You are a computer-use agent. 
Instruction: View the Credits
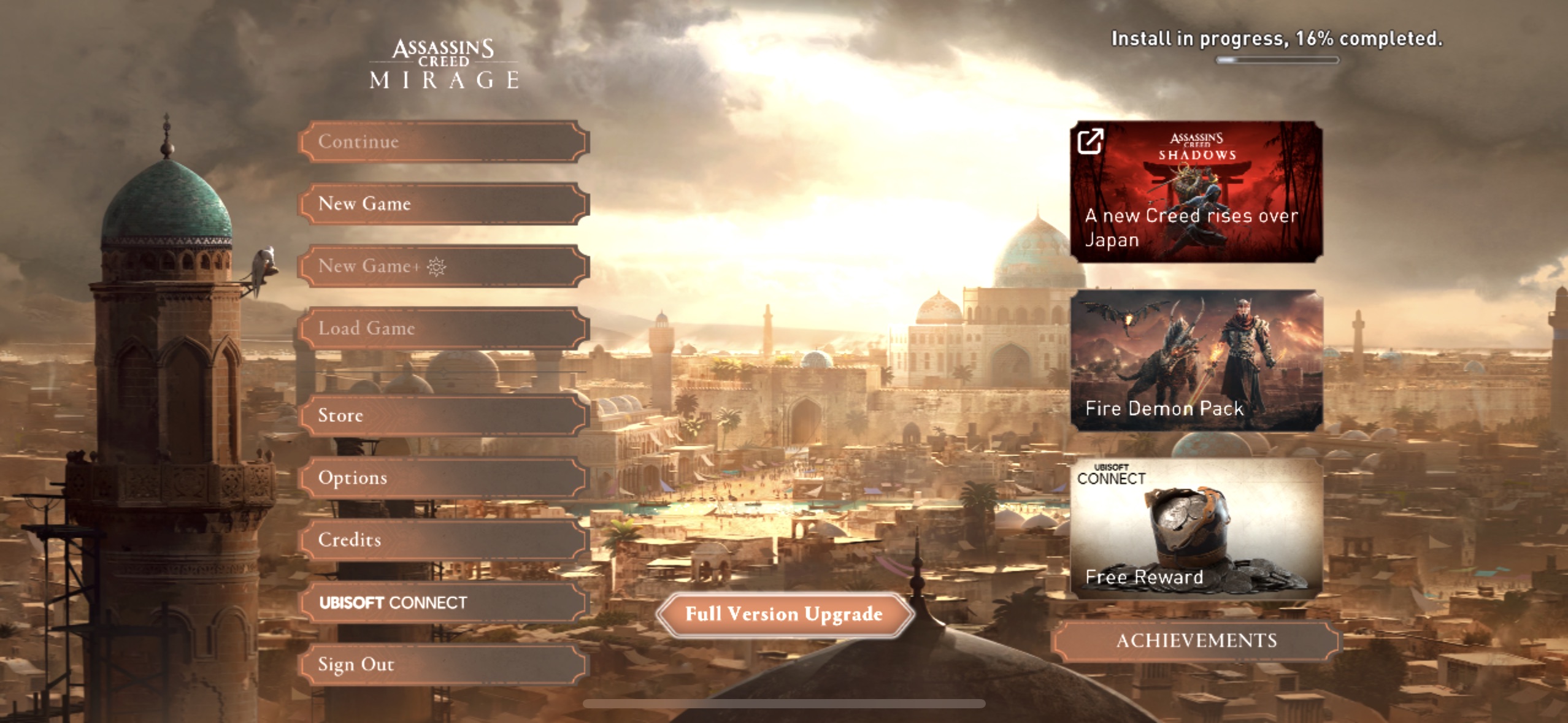[x=443, y=540]
